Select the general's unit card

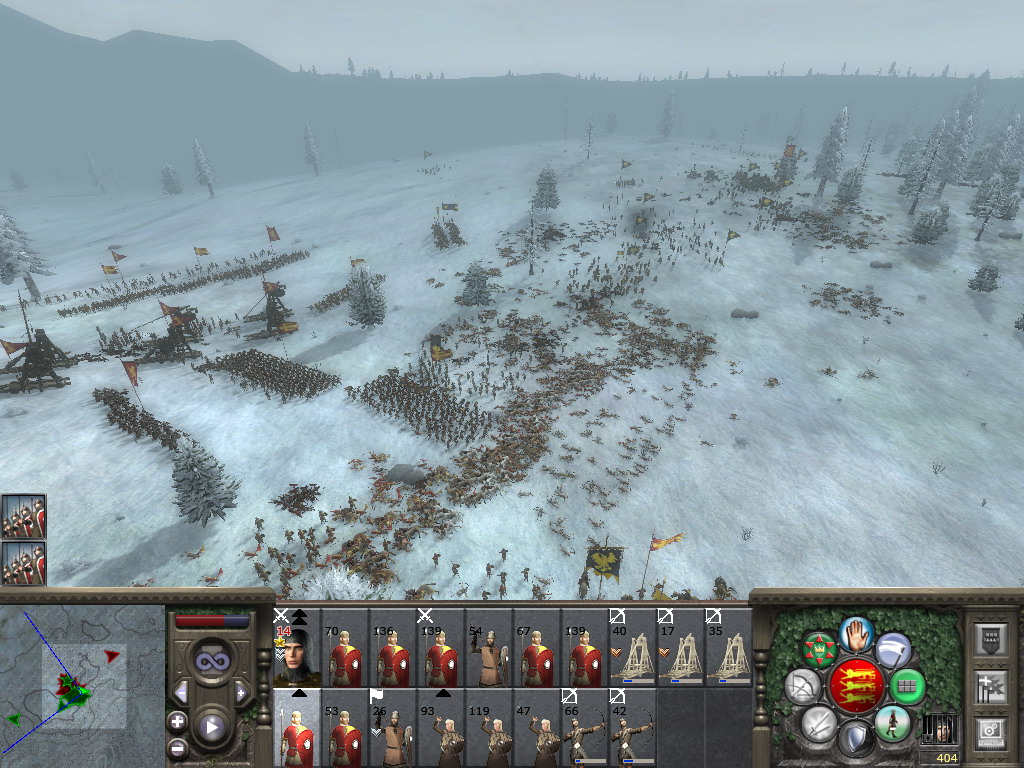tap(297, 650)
